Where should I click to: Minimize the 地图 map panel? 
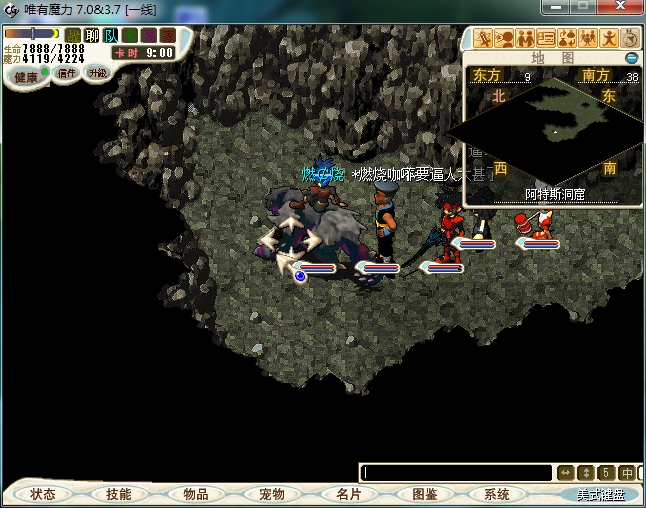click(631, 58)
